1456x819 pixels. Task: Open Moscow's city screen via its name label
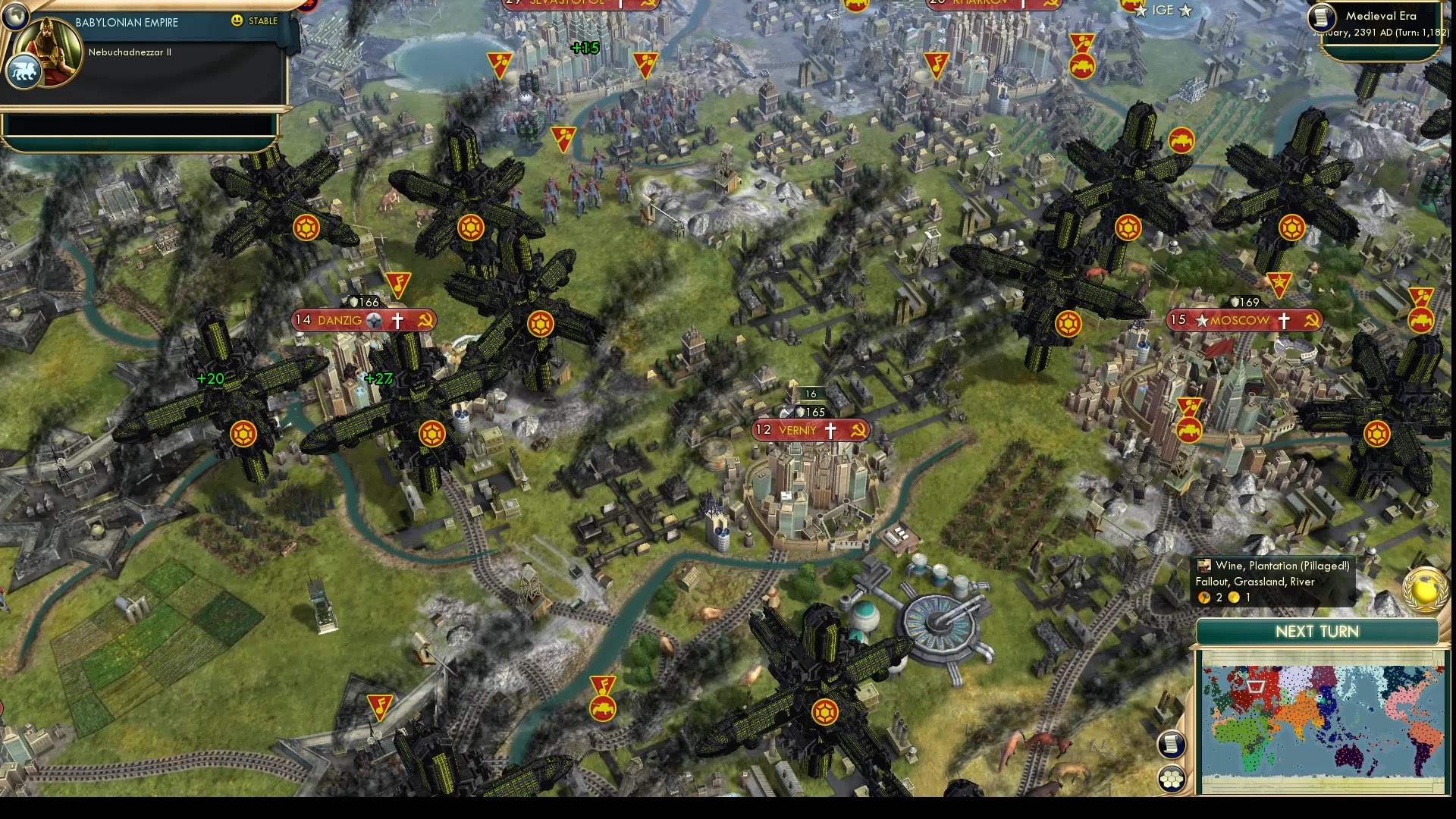pyautogui.click(x=1240, y=320)
